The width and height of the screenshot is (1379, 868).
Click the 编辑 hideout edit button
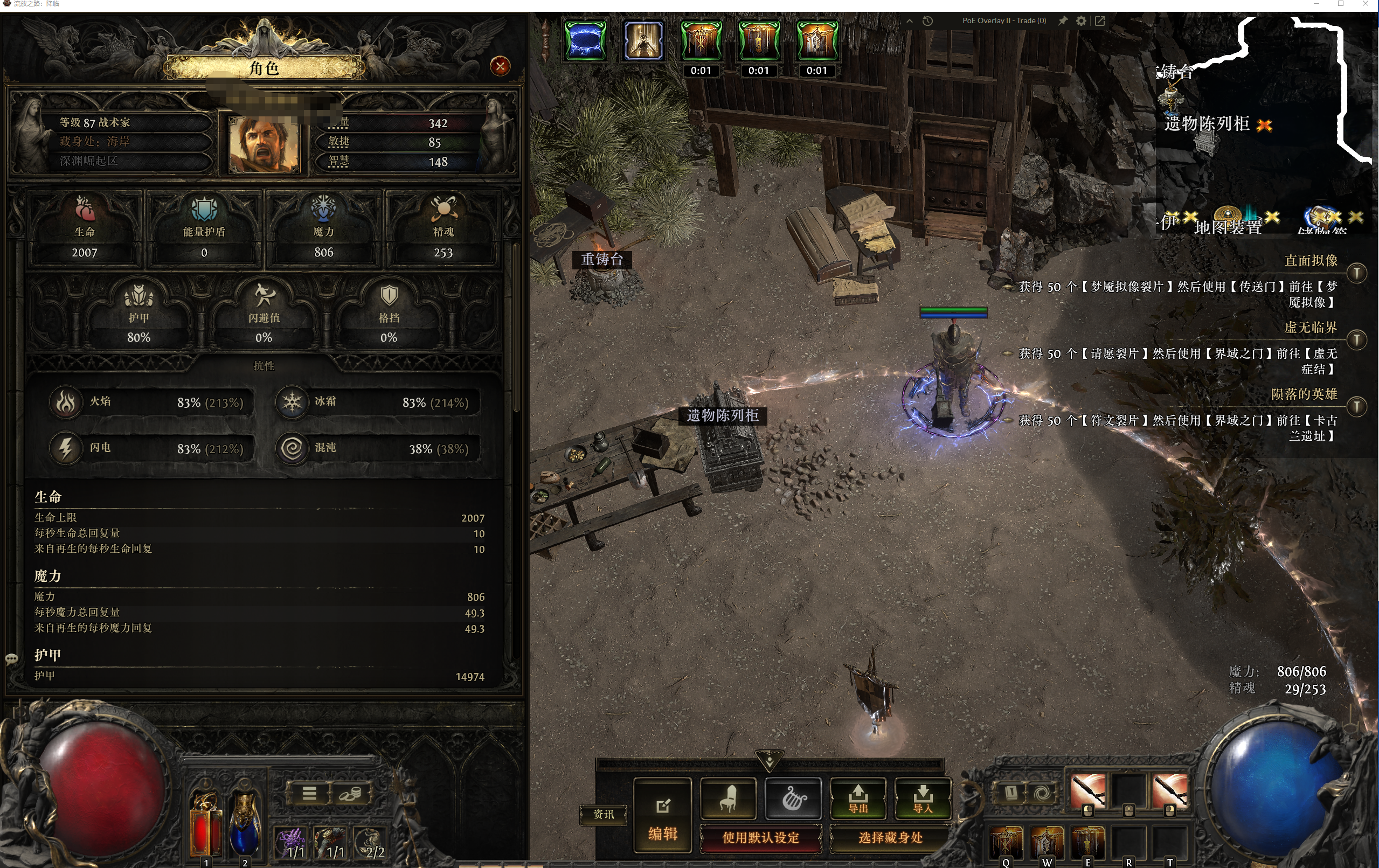coord(663,815)
